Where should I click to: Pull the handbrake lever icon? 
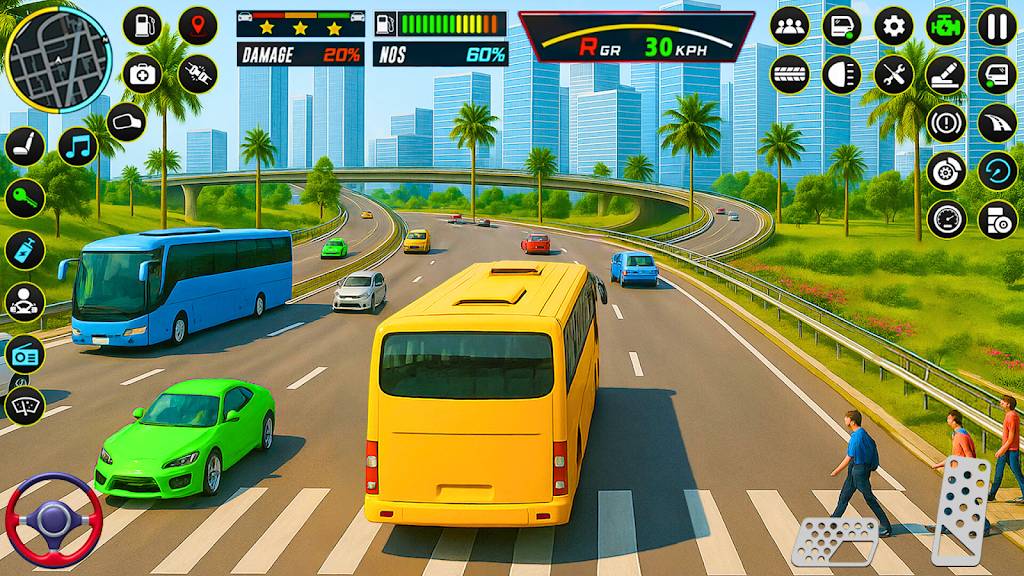coord(945,74)
